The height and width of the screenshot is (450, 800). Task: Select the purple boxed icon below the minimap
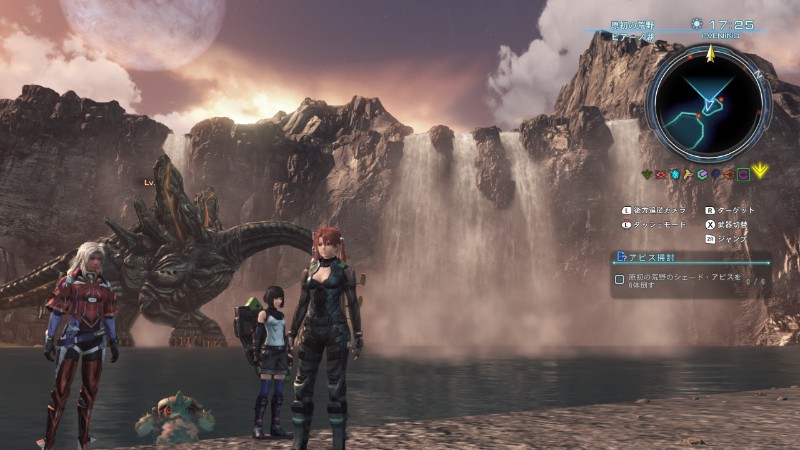coord(743,173)
